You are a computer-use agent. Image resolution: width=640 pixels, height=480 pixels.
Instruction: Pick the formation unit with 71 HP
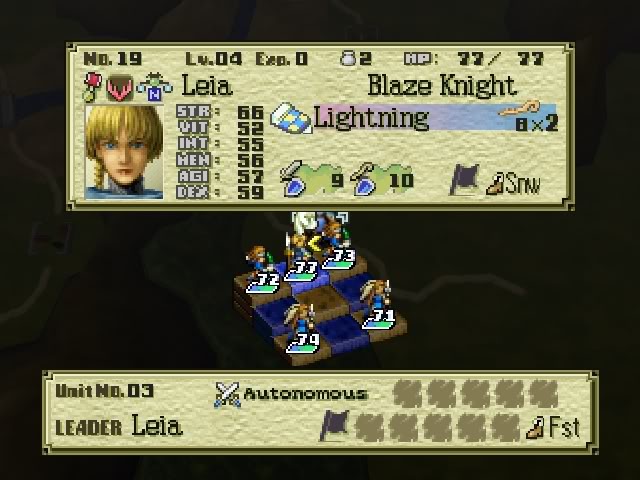380,303
